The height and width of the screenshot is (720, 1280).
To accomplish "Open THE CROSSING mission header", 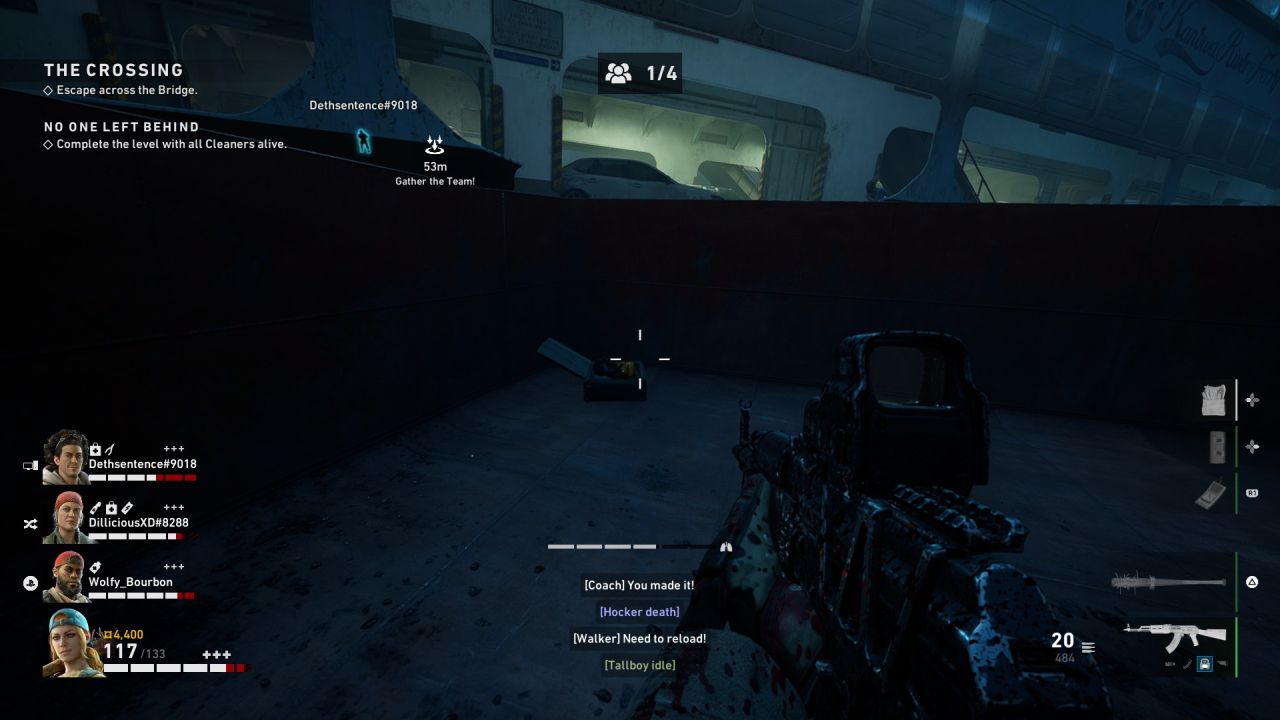I will [x=114, y=70].
